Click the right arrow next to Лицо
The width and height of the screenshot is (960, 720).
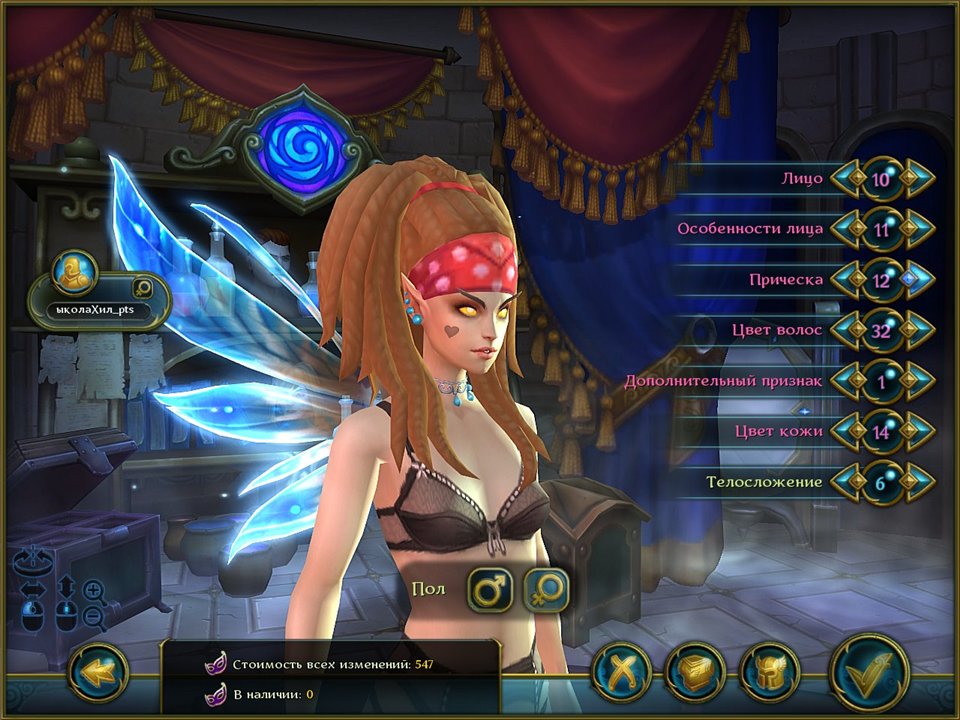pyautogui.click(x=915, y=179)
